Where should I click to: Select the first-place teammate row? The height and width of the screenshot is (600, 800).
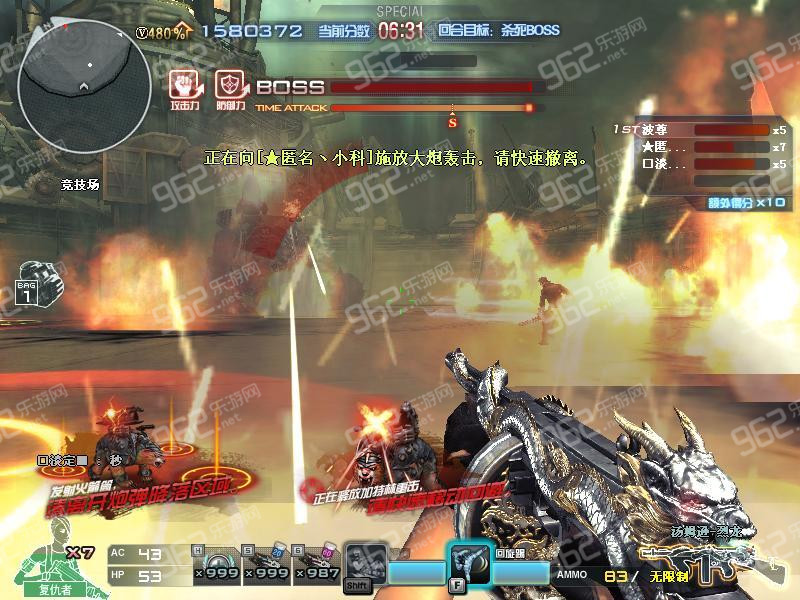701,130
